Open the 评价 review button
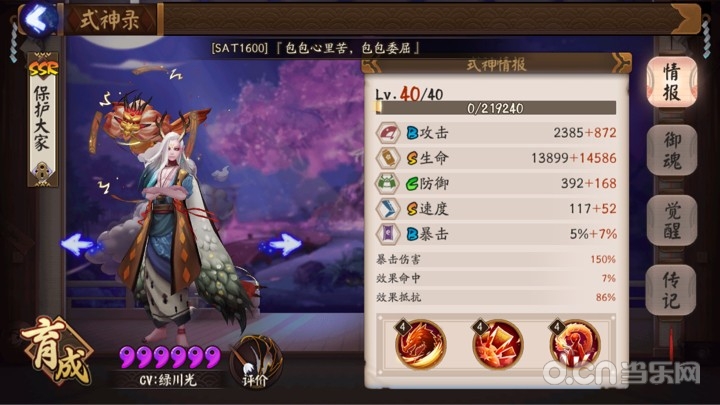This screenshot has height=405, width=720. [x=255, y=362]
